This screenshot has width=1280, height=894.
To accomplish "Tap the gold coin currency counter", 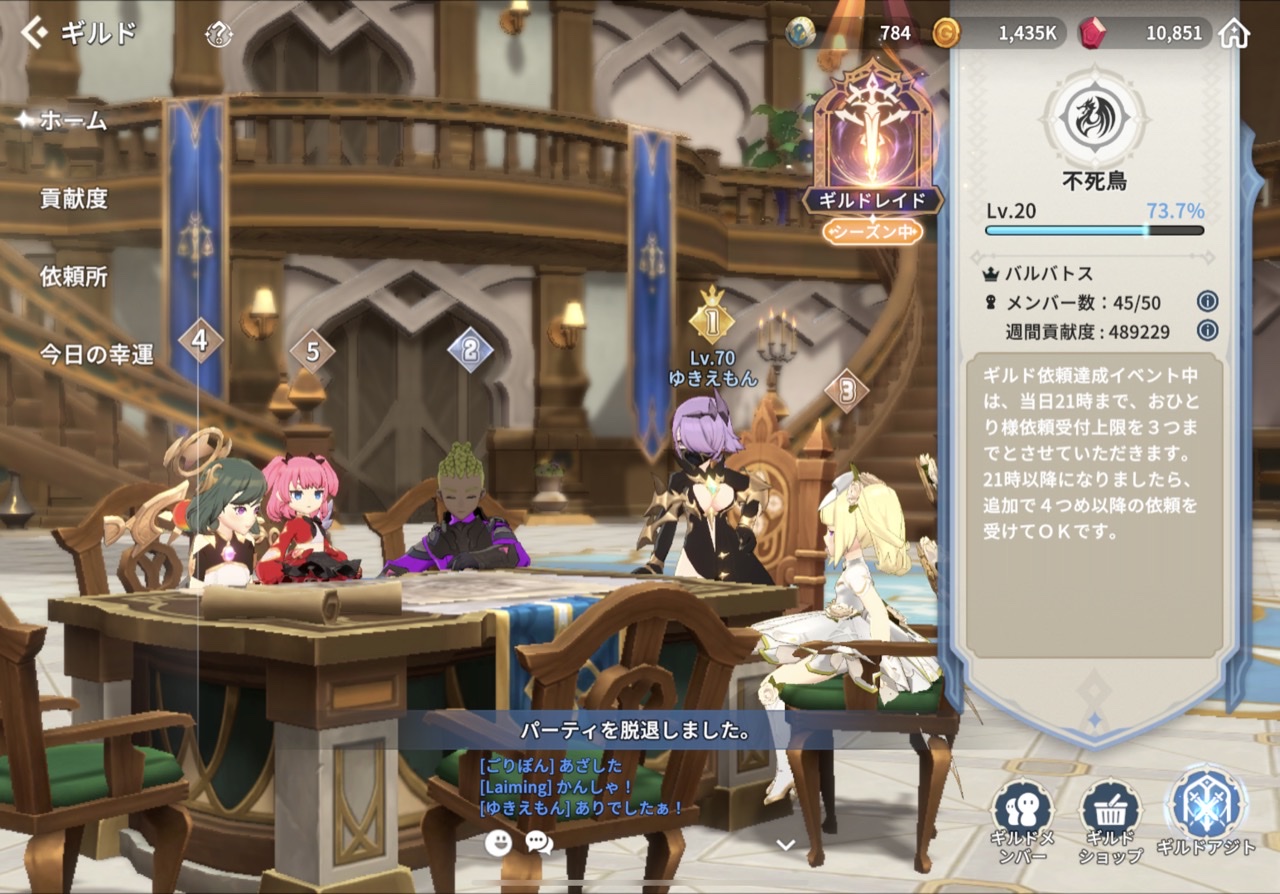I will point(996,33).
